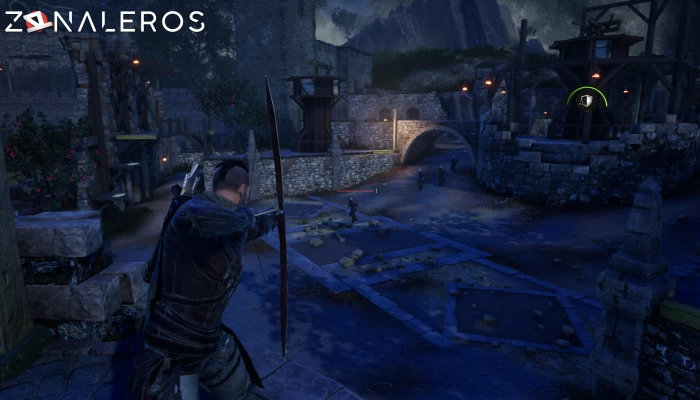Click the ZonaLeros watermark logo
The width and height of the screenshot is (700, 400).
pos(105,21)
